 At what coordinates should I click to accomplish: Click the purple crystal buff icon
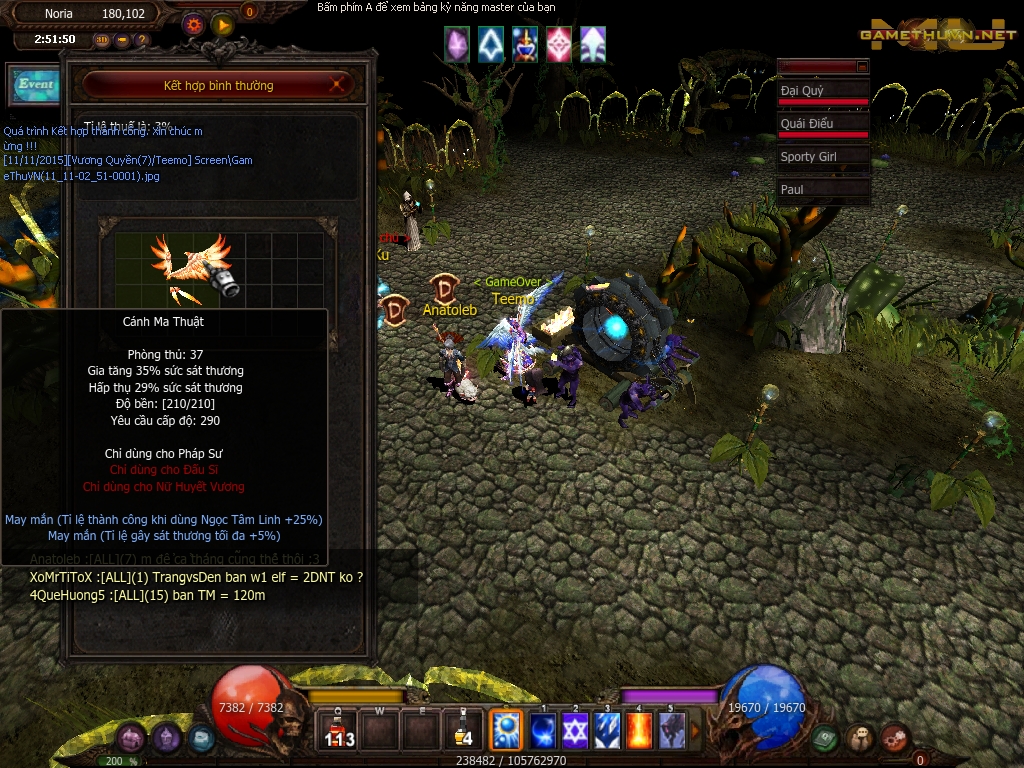[x=457, y=44]
